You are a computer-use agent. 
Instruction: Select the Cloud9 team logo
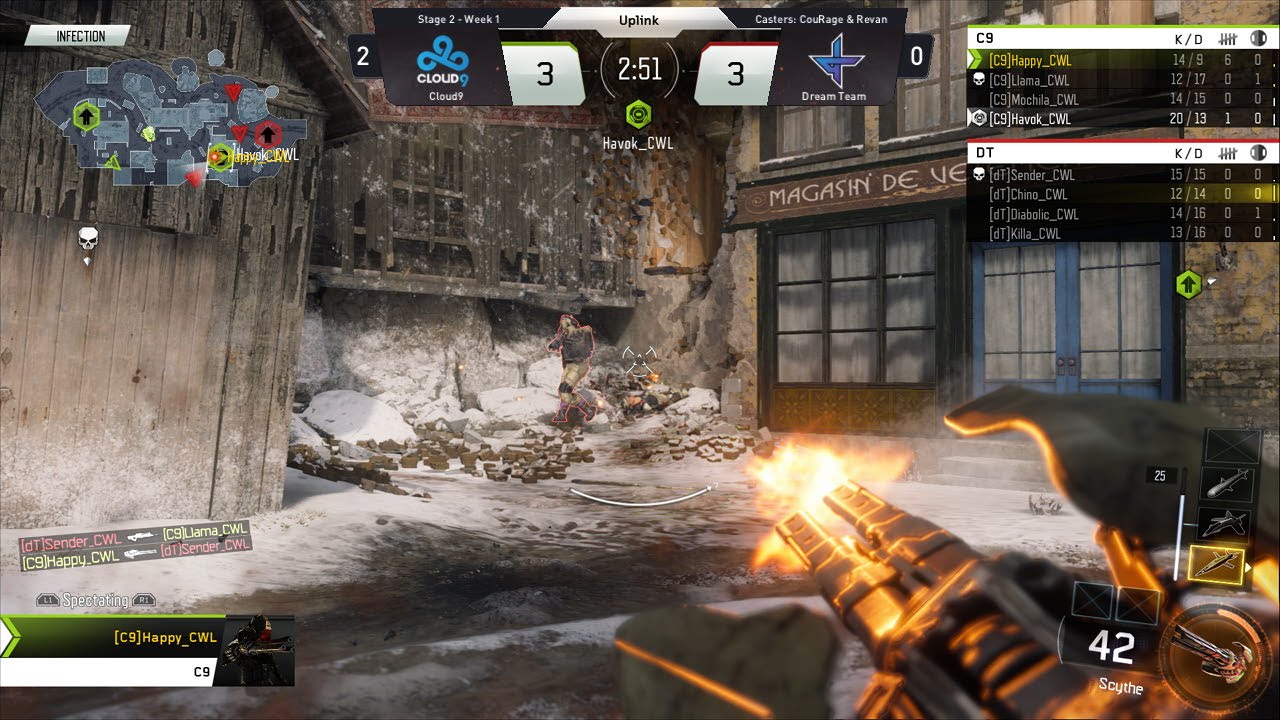443,62
